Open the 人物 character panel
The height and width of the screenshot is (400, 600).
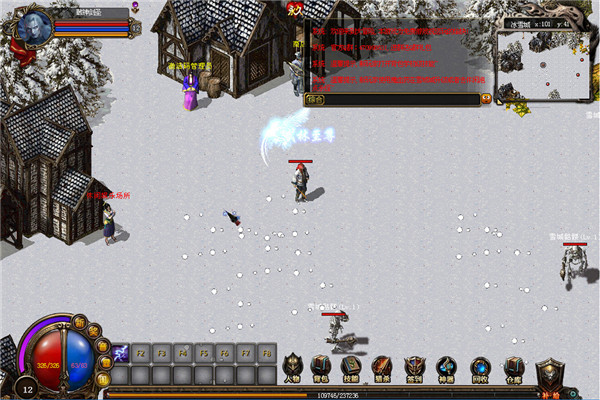(292, 366)
